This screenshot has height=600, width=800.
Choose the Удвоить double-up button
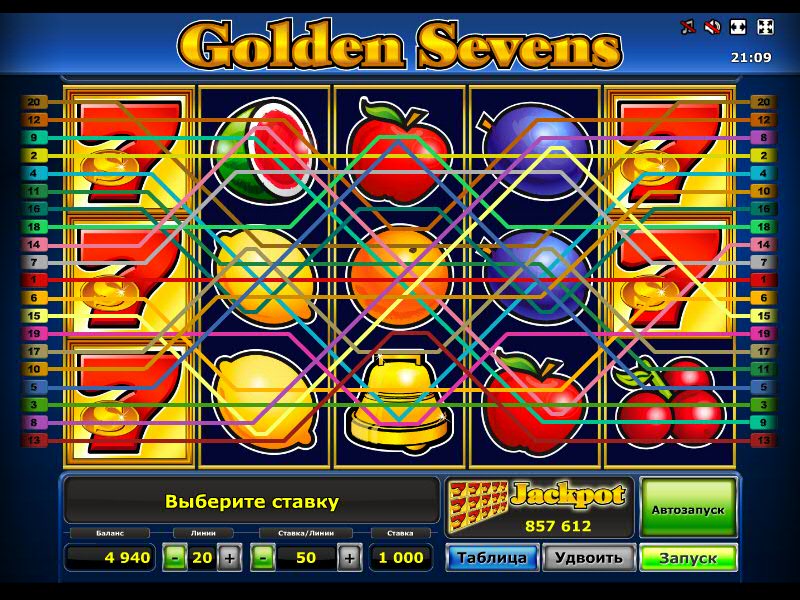589,557
